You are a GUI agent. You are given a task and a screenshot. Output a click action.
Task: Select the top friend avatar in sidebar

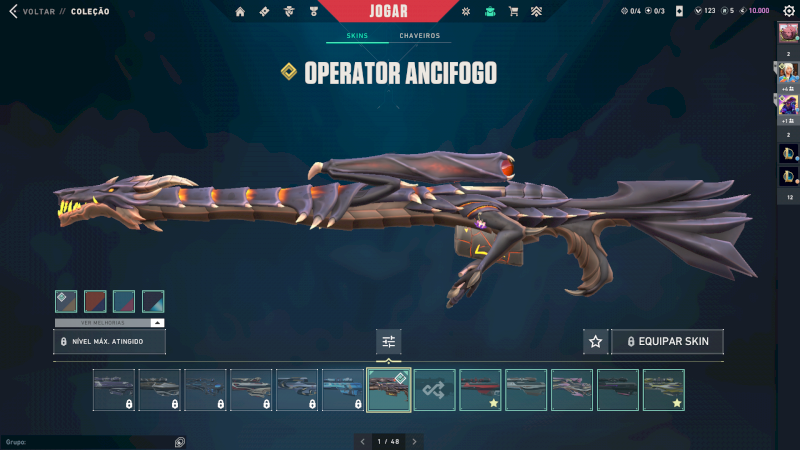coord(787,33)
